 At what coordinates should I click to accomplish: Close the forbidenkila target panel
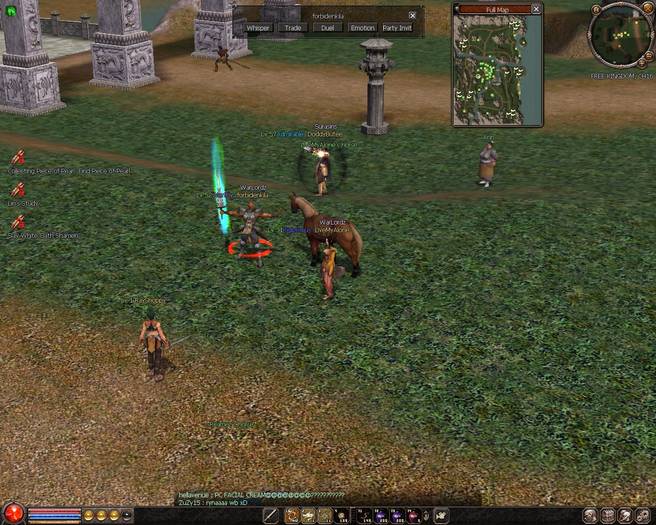(x=412, y=15)
